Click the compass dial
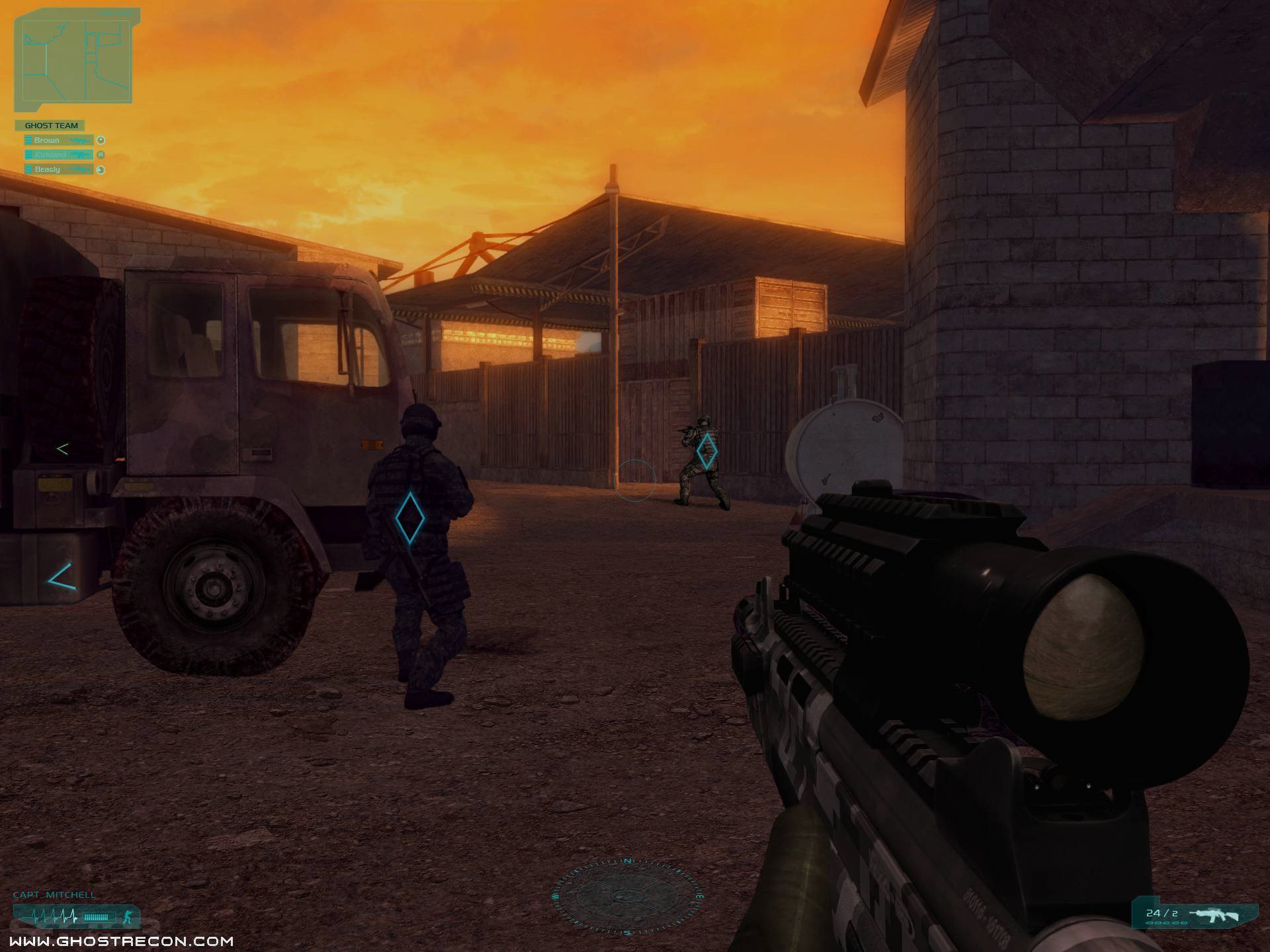 pos(626,896)
